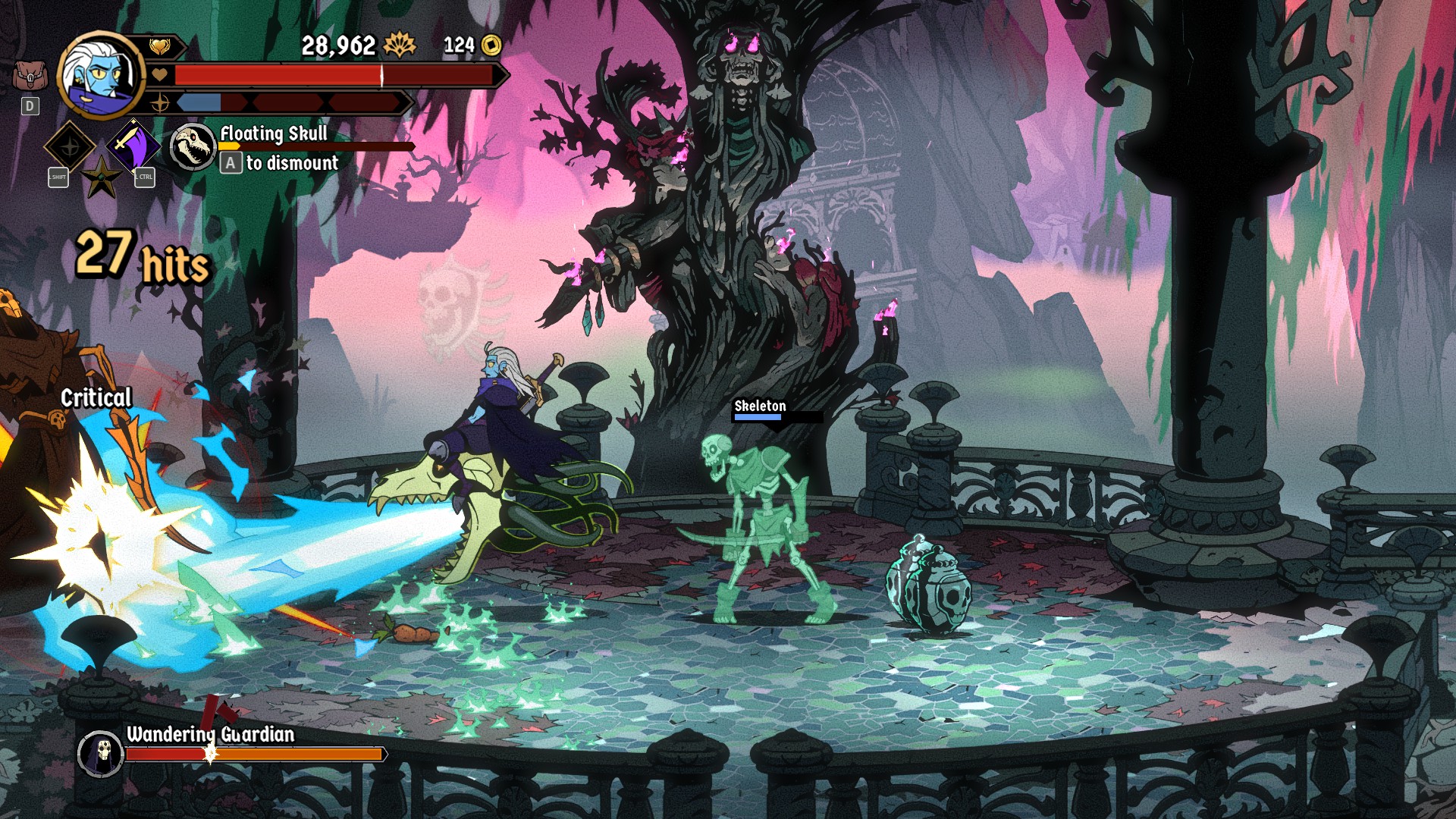The image size is (1456, 819).
Task: Click the Wandering Guardian boss portrait
Action: coord(100,753)
